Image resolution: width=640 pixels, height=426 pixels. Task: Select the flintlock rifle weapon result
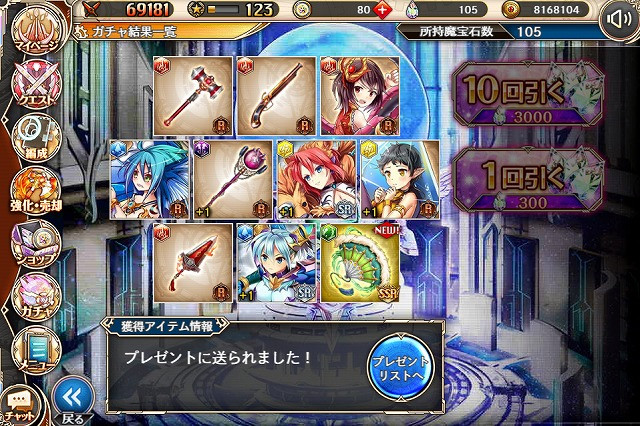coord(275,97)
